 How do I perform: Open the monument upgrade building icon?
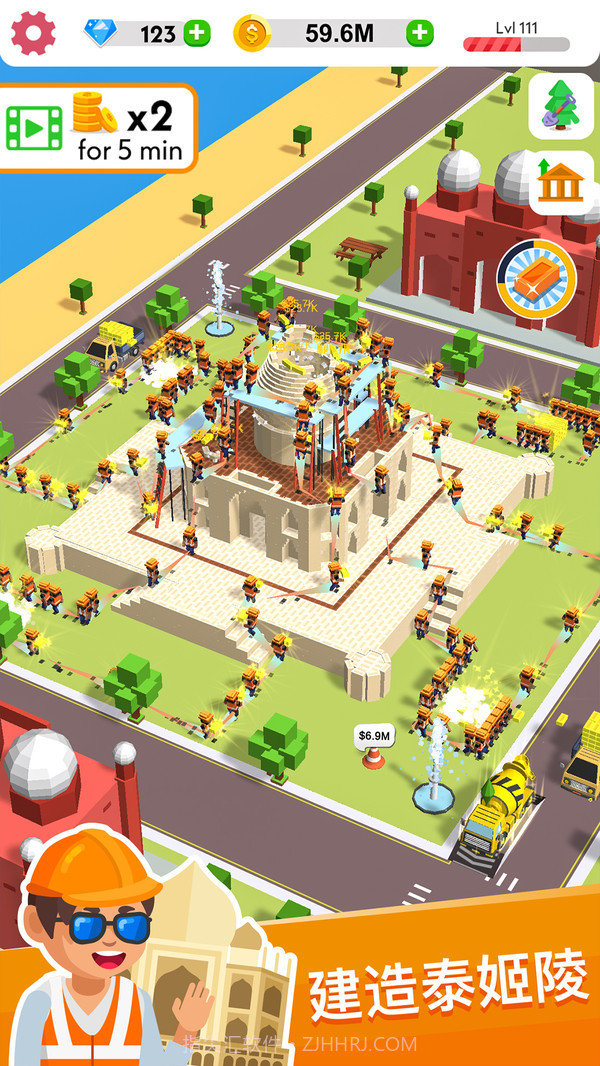[561, 181]
